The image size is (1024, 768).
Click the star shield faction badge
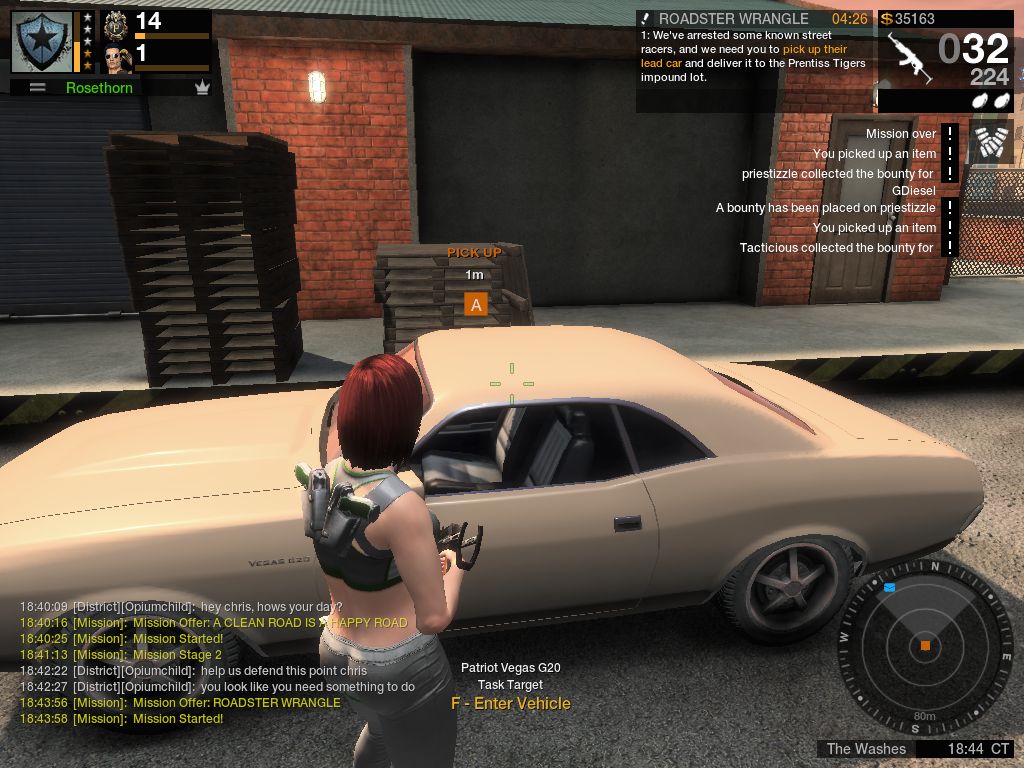click(41, 41)
